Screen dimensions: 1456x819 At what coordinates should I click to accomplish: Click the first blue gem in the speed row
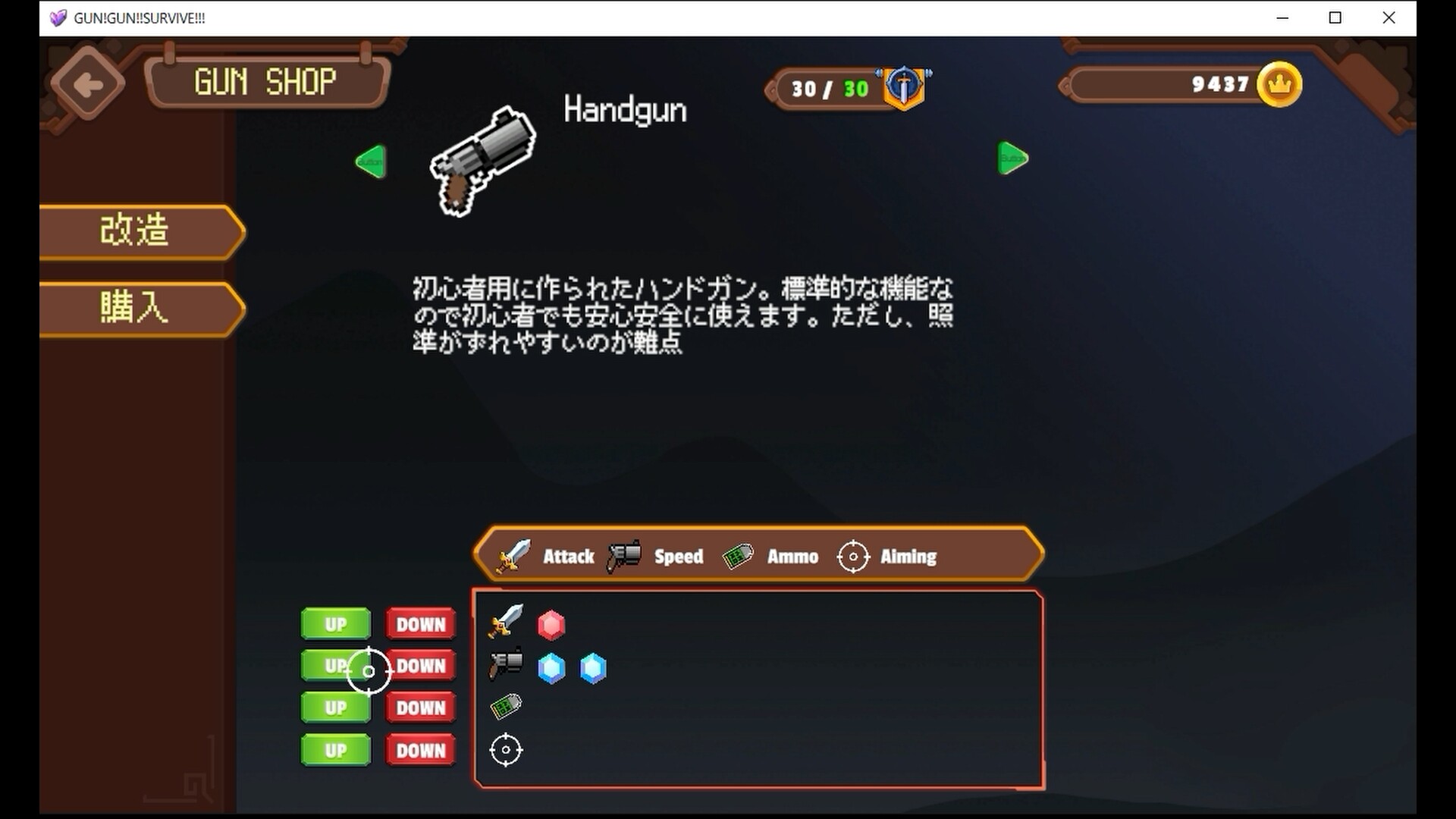(551, 667)
